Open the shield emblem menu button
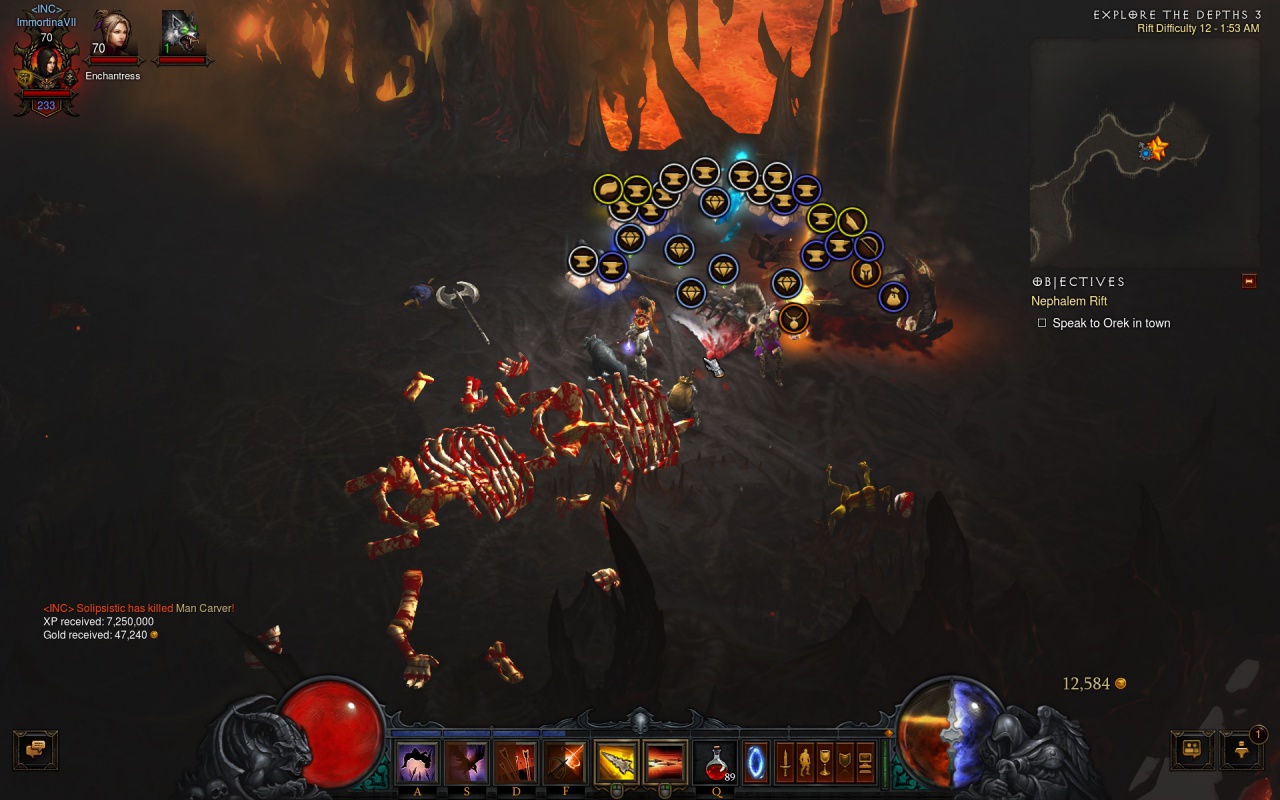The width and height of the screenshot is (1280, 800). (x=845, y=763)
